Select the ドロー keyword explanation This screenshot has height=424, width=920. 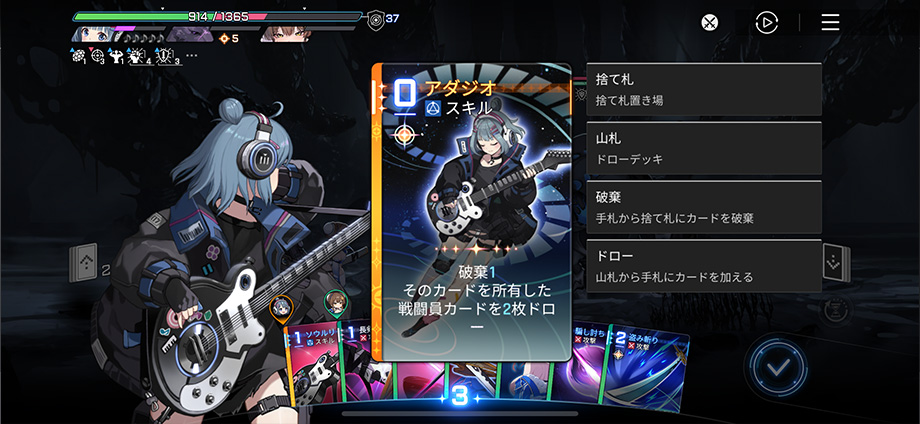tap(704, 266)
